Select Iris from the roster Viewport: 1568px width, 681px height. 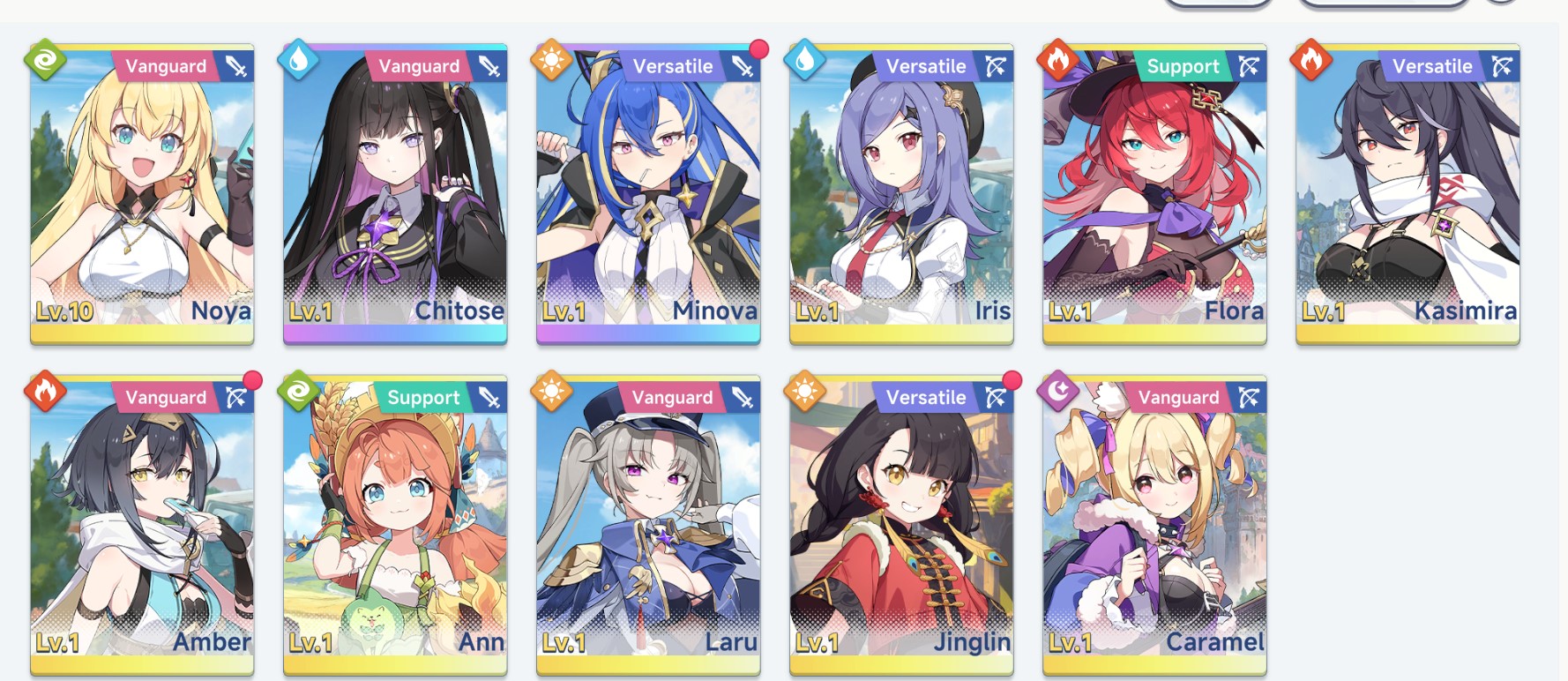point(901,194)
